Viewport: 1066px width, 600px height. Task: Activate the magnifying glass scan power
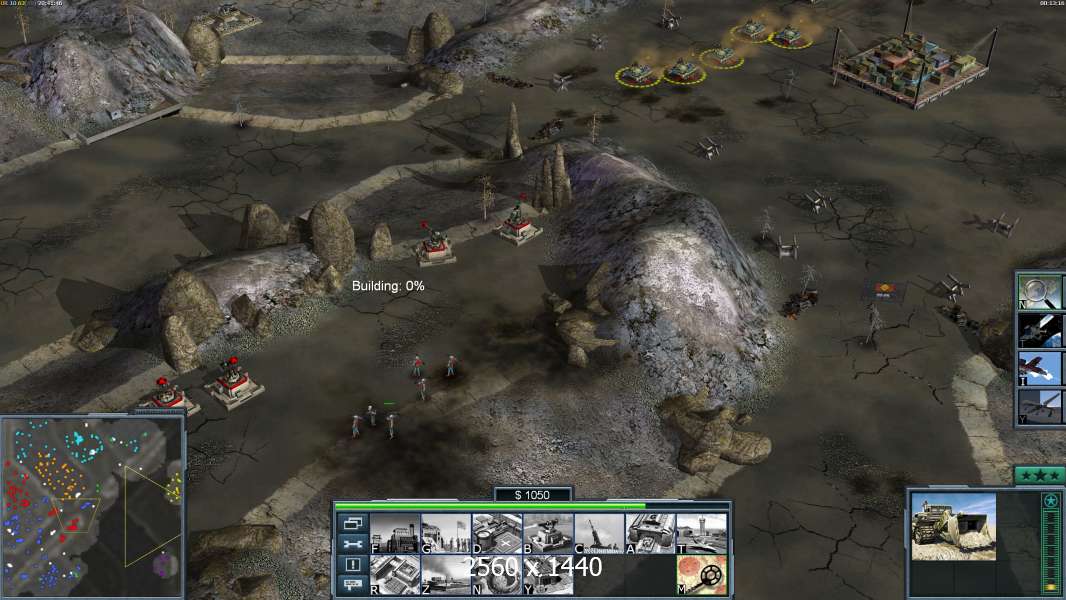1039,291
